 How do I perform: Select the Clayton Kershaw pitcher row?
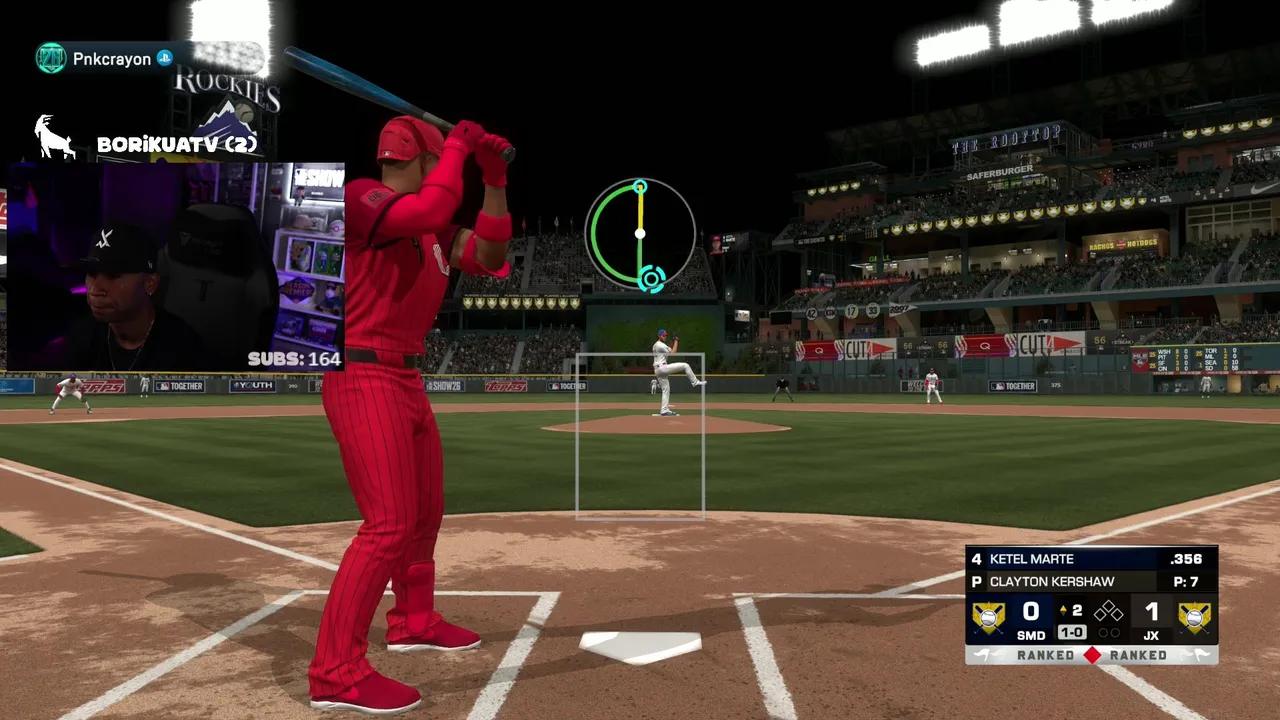click(x=1091, y=581)
